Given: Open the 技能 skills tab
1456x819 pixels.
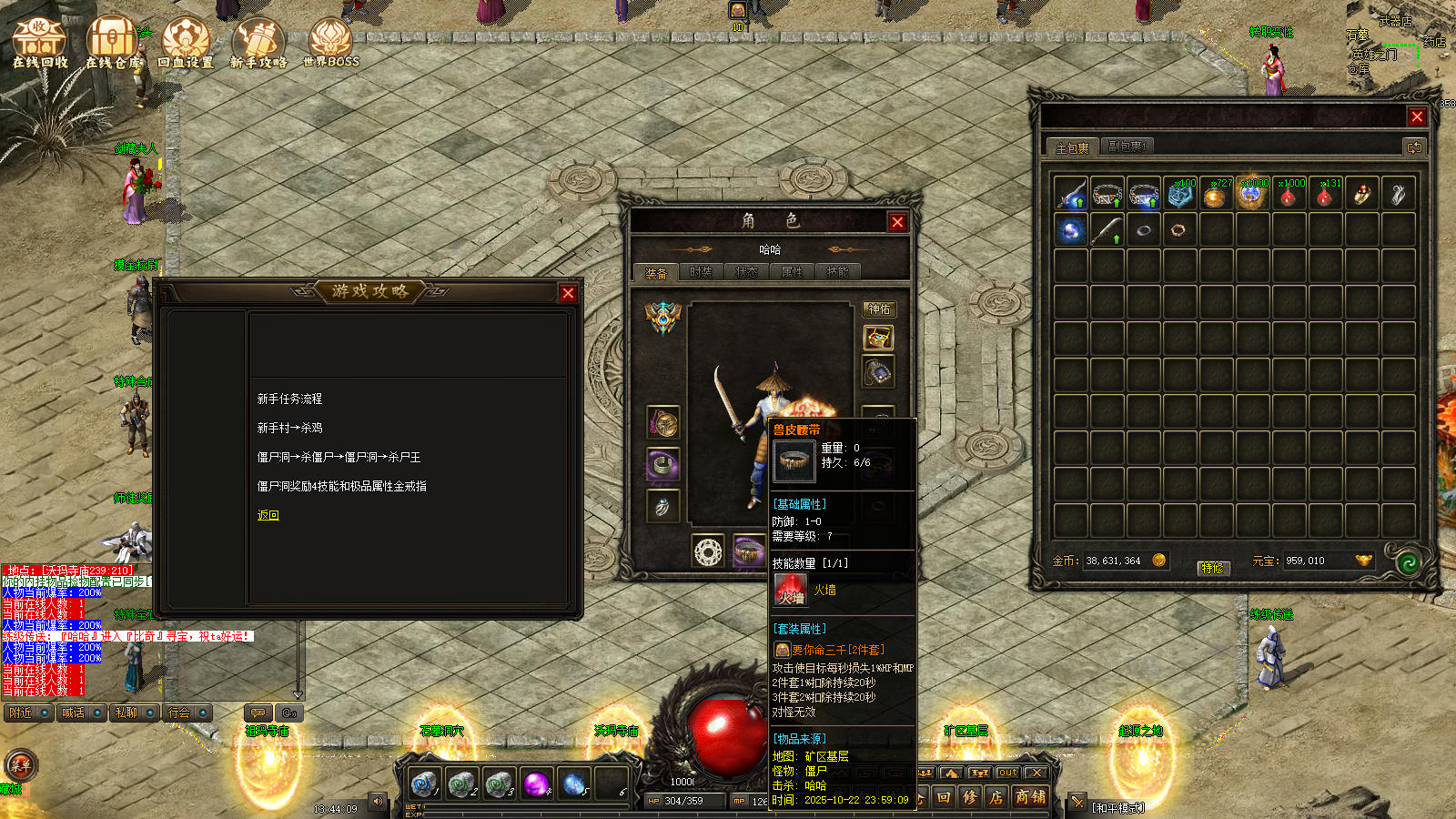Looking at the screenshot, I should coord(837,272).
